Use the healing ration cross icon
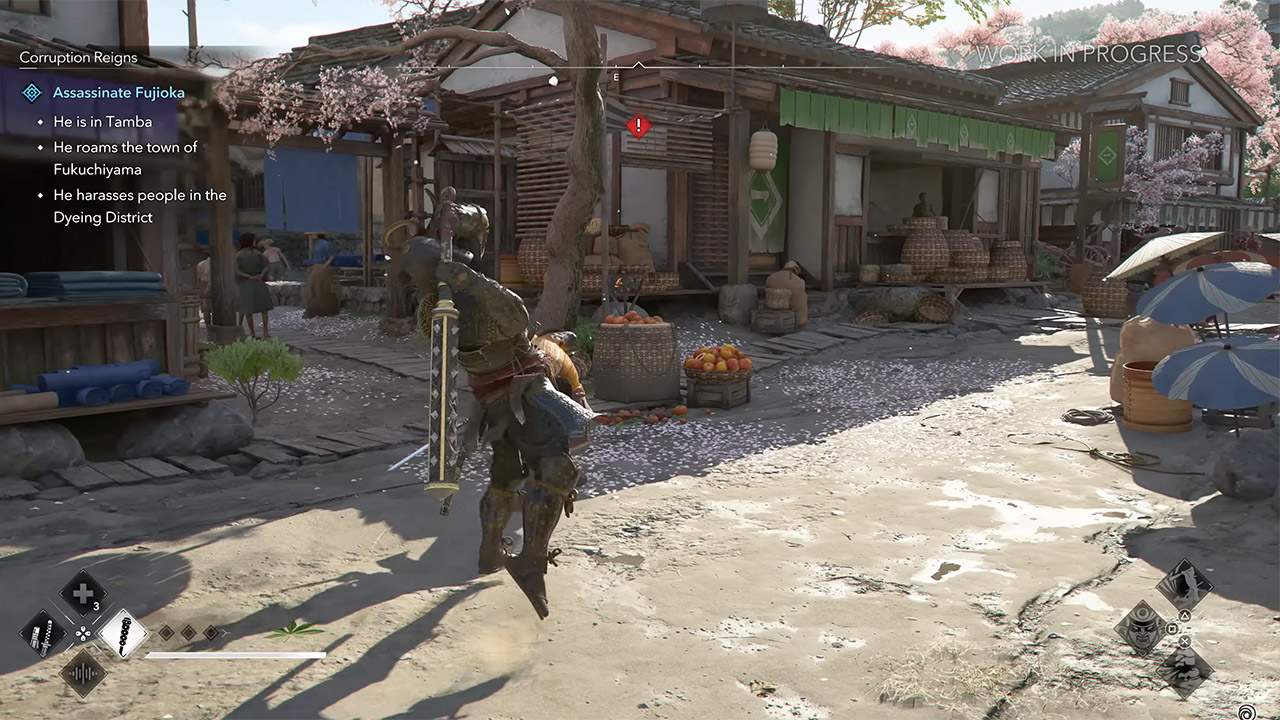This screenshot has height=720, width=1280. pos(83,593)
